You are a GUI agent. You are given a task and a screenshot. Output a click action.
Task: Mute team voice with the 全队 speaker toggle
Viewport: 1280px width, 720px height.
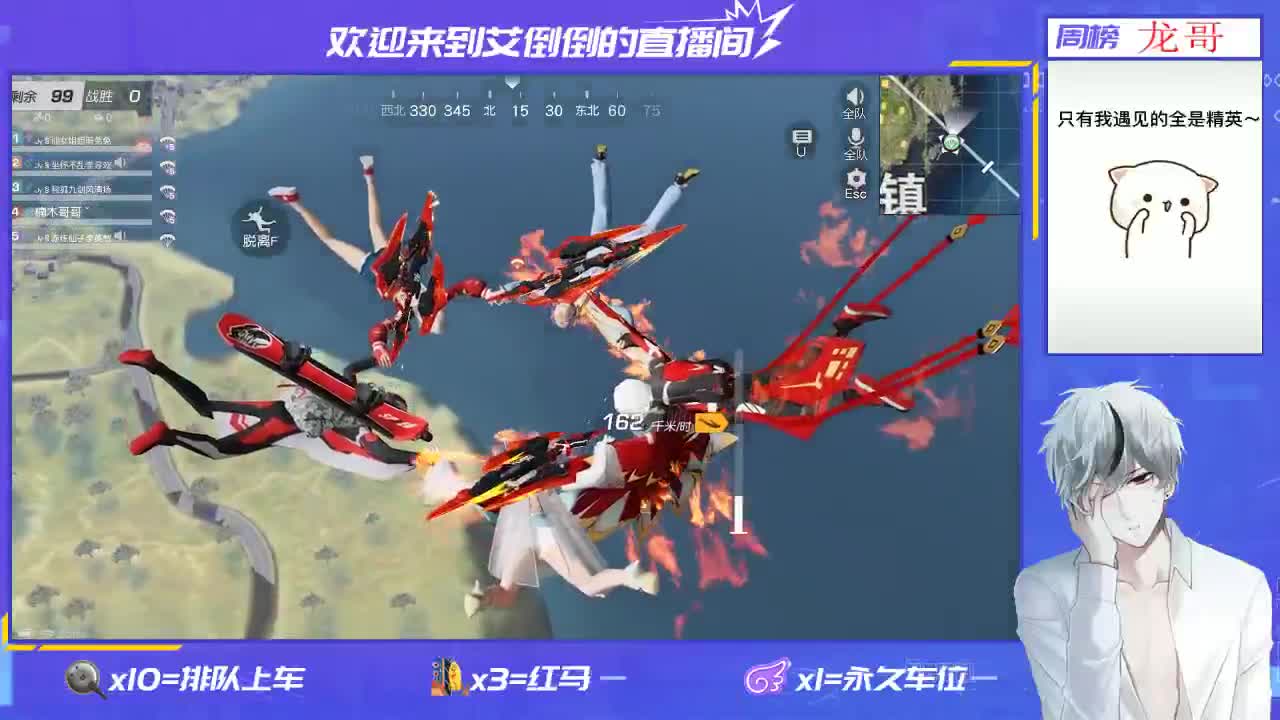pos(855,97)
